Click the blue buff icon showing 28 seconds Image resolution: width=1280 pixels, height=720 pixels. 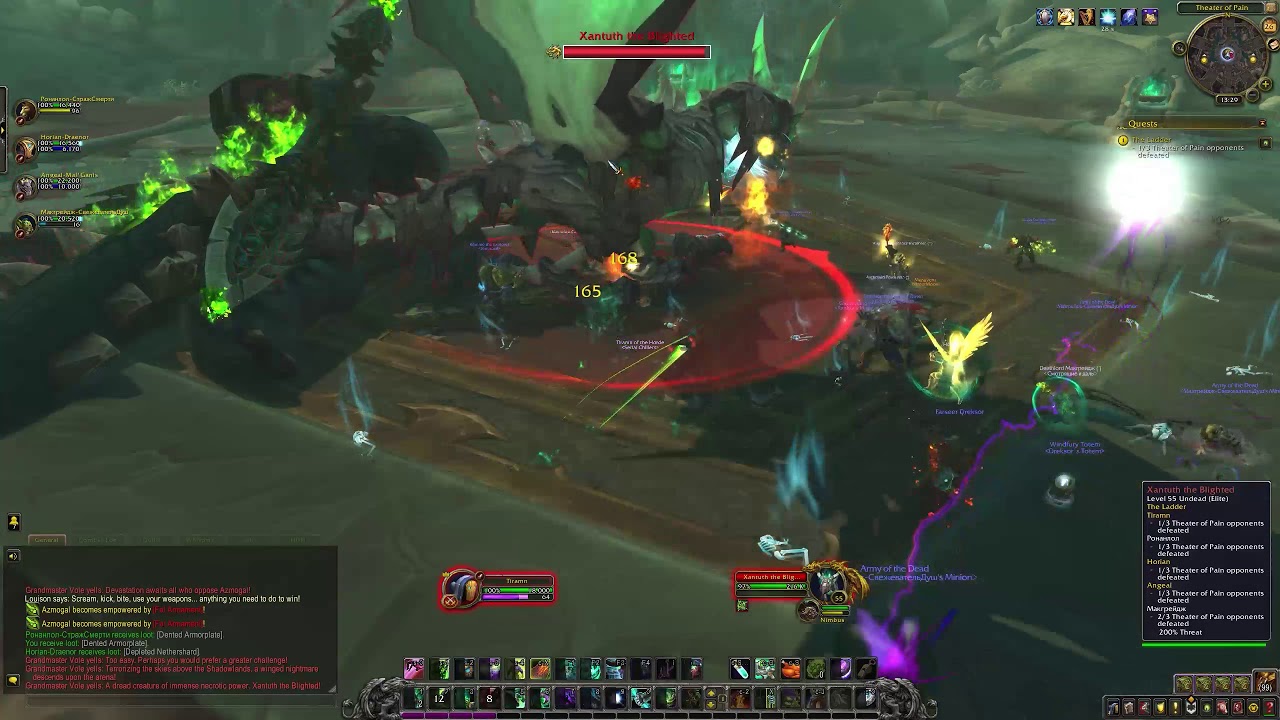[x=1107, y=17]
